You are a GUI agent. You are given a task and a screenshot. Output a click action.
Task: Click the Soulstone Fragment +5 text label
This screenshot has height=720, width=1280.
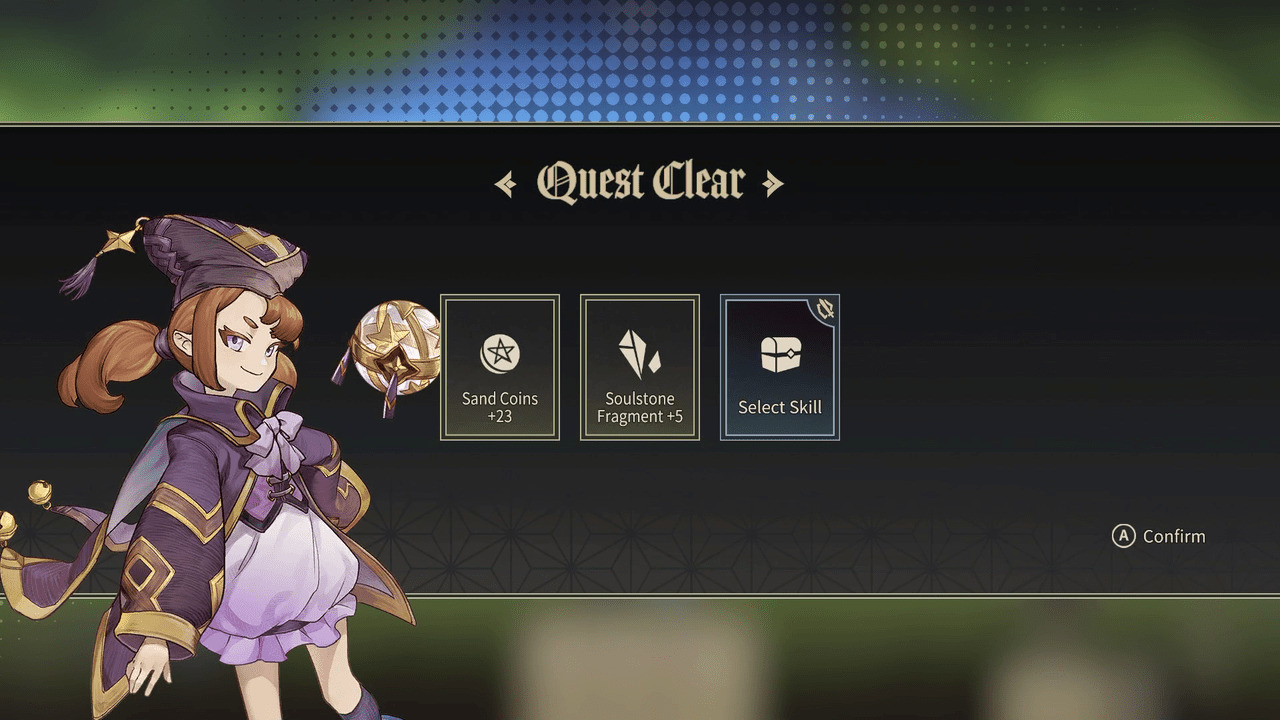click(x=639, y=407)
